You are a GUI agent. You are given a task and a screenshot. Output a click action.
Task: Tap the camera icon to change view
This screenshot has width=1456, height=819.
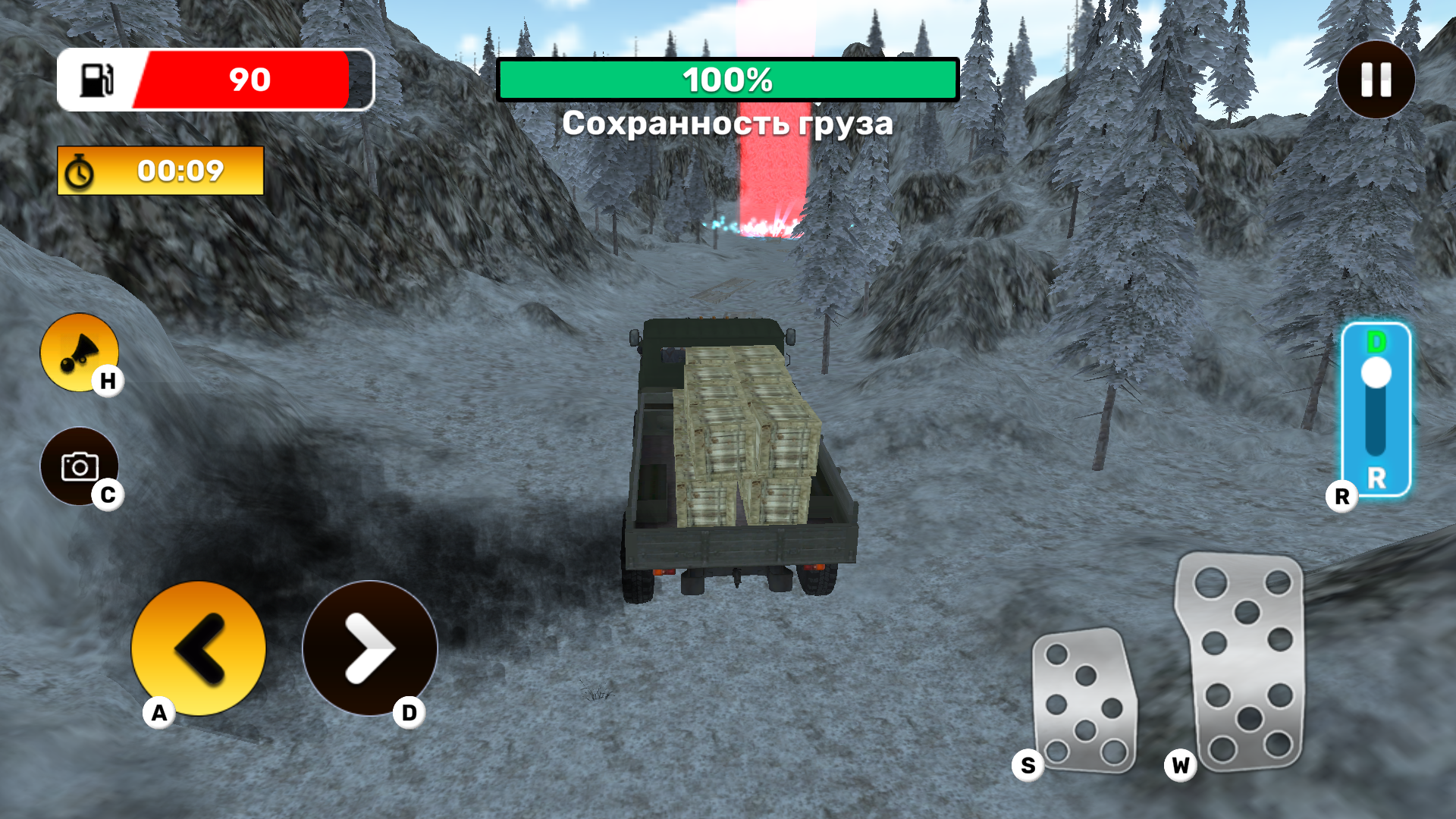80,466
